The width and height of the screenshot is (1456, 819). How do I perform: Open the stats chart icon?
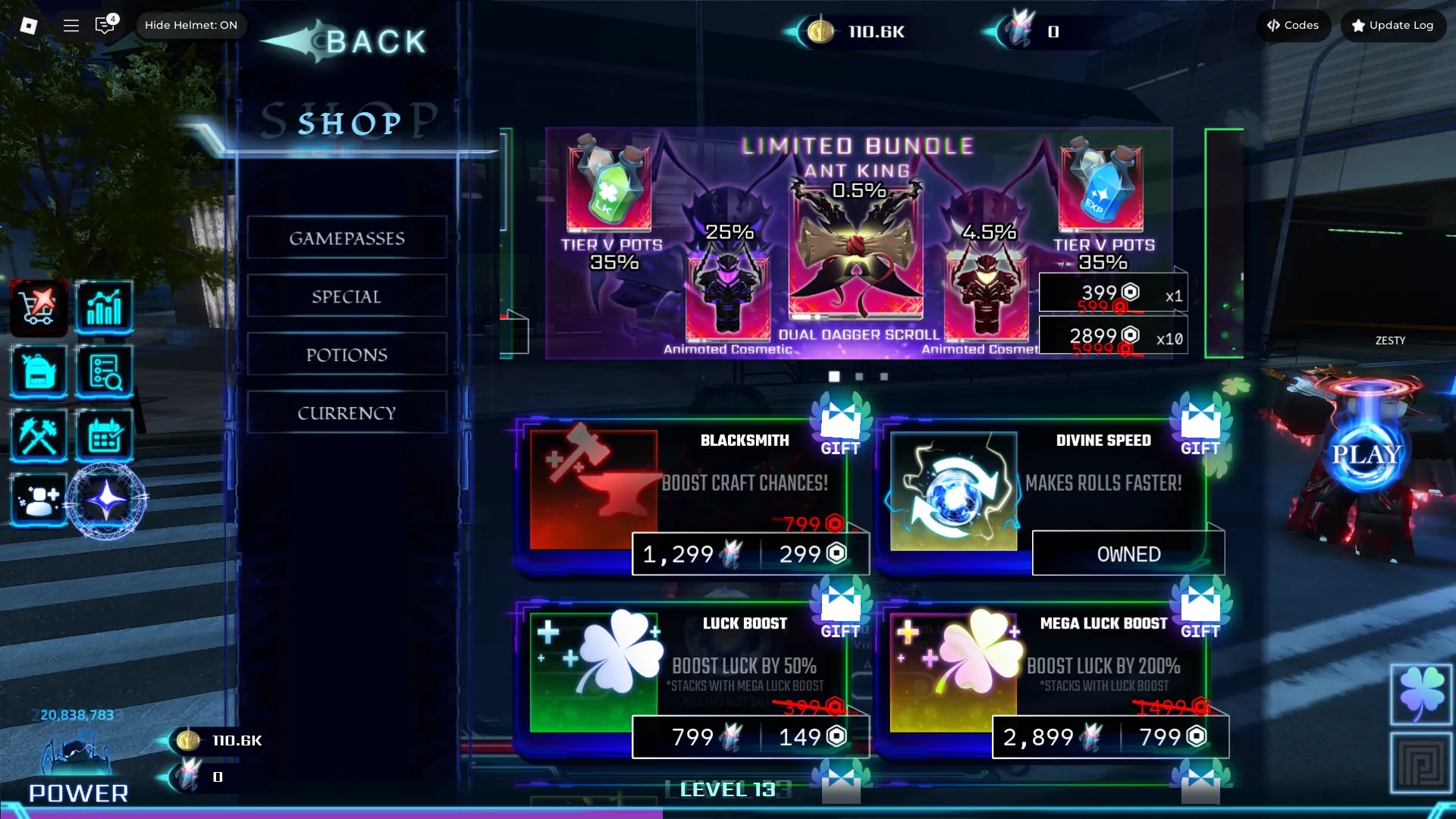click(105, 306)
